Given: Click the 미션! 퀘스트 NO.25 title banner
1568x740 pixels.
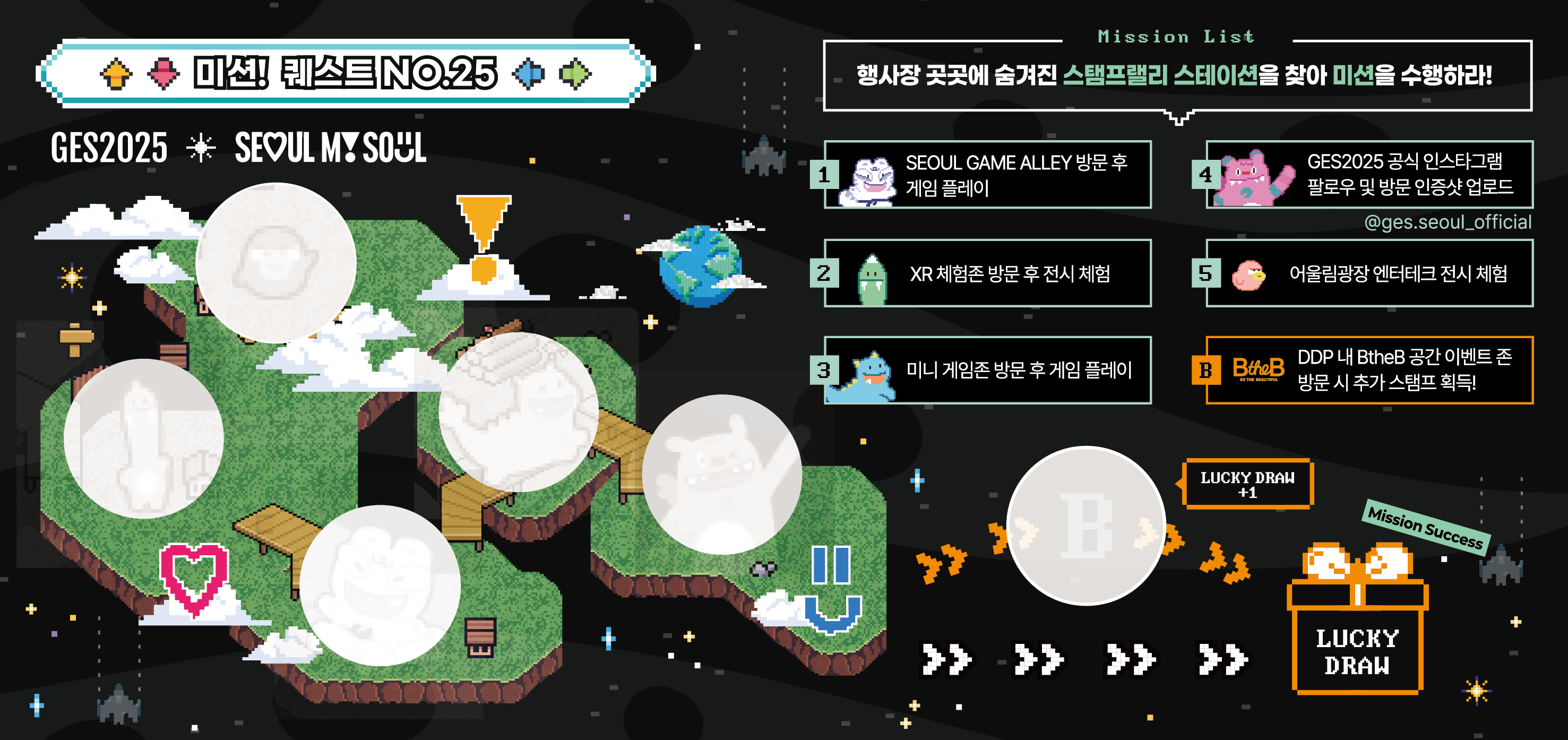Looking at the screenshot, I should pyautogui.click(x=345, y=74).
